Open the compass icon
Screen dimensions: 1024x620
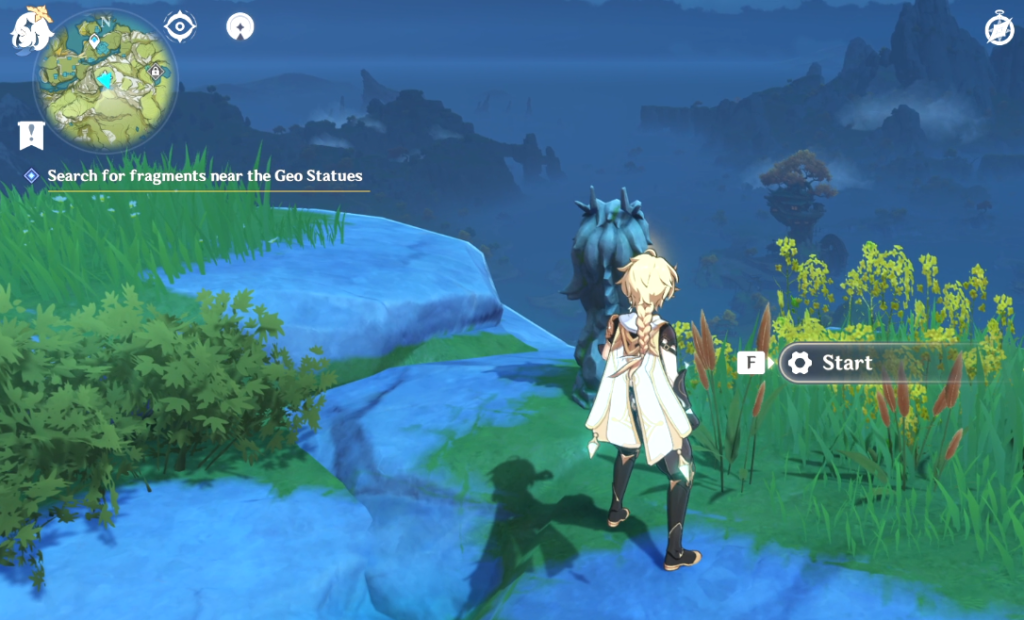pos(999,30)
